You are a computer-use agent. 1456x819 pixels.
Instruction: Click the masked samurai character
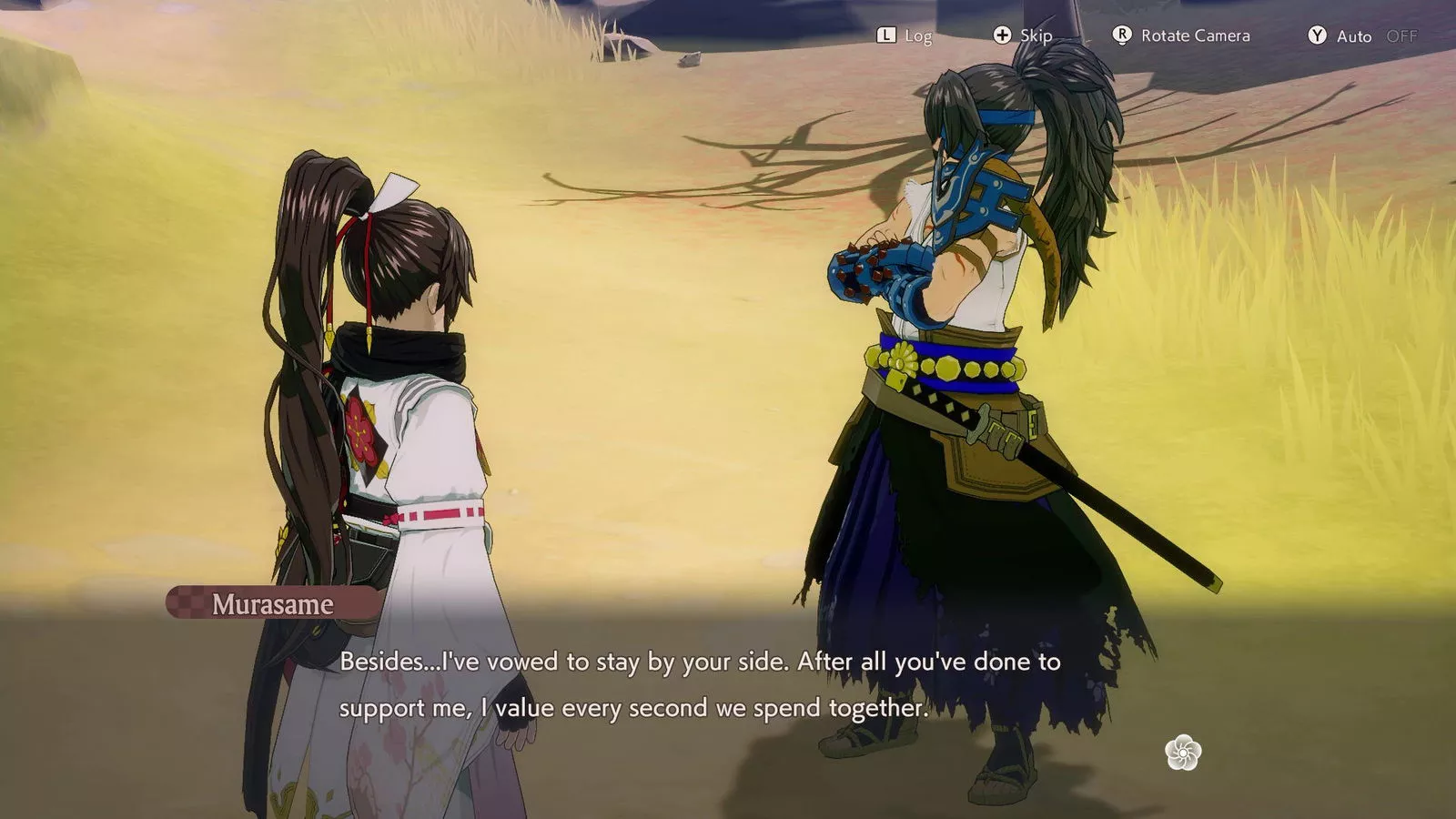[965, 364]
